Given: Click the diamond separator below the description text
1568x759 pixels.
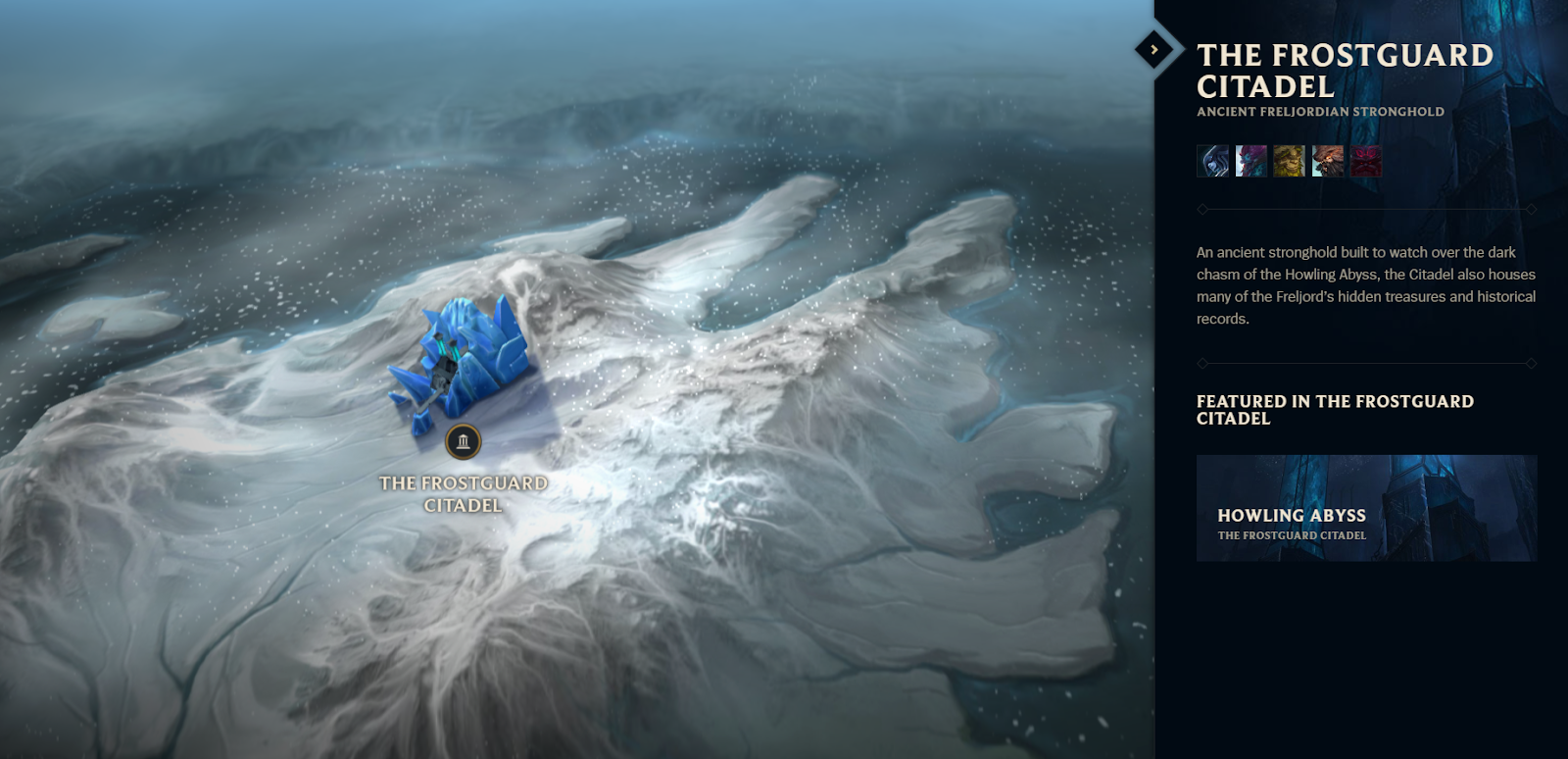Looking at the screenshot, I should pos(1202,362).
